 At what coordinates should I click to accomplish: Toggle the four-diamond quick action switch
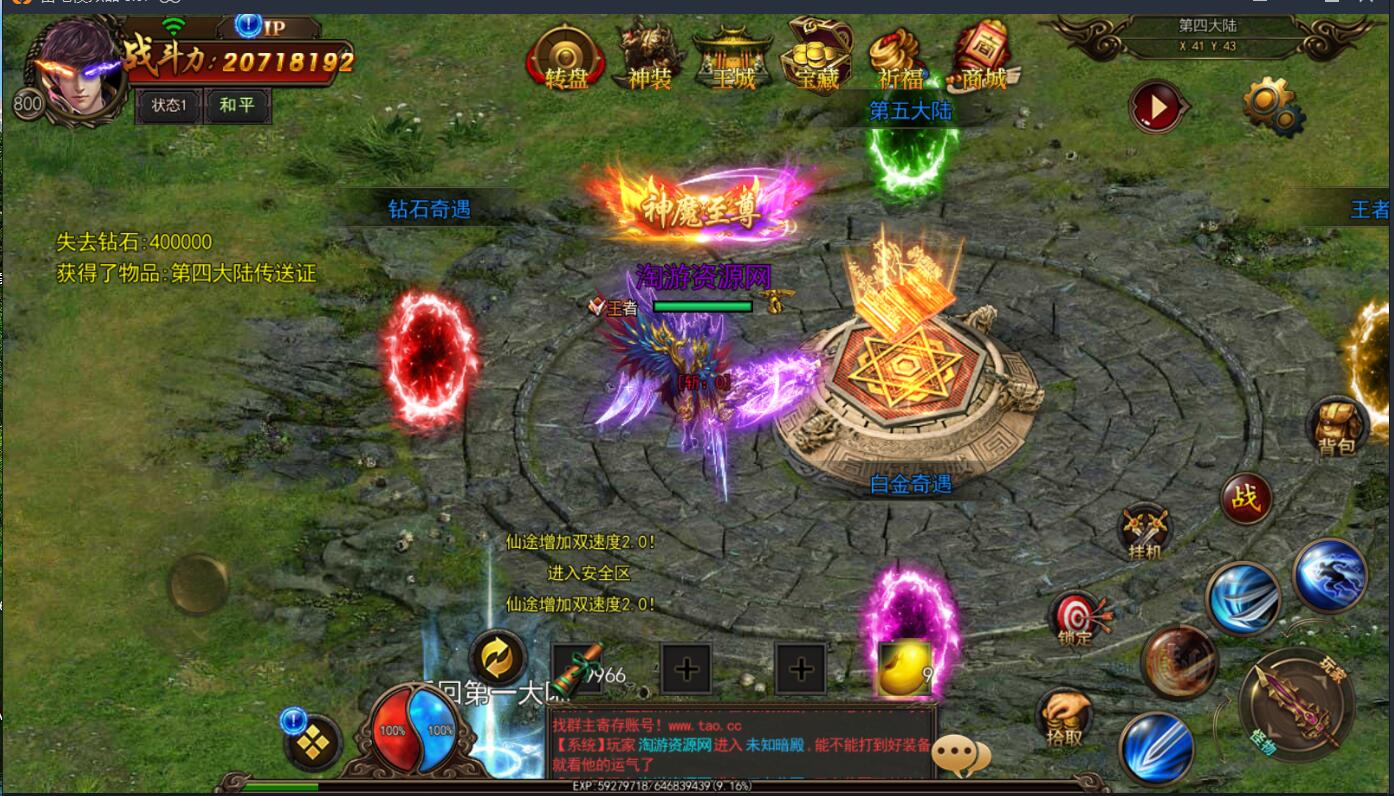click(x=313, y=742)
